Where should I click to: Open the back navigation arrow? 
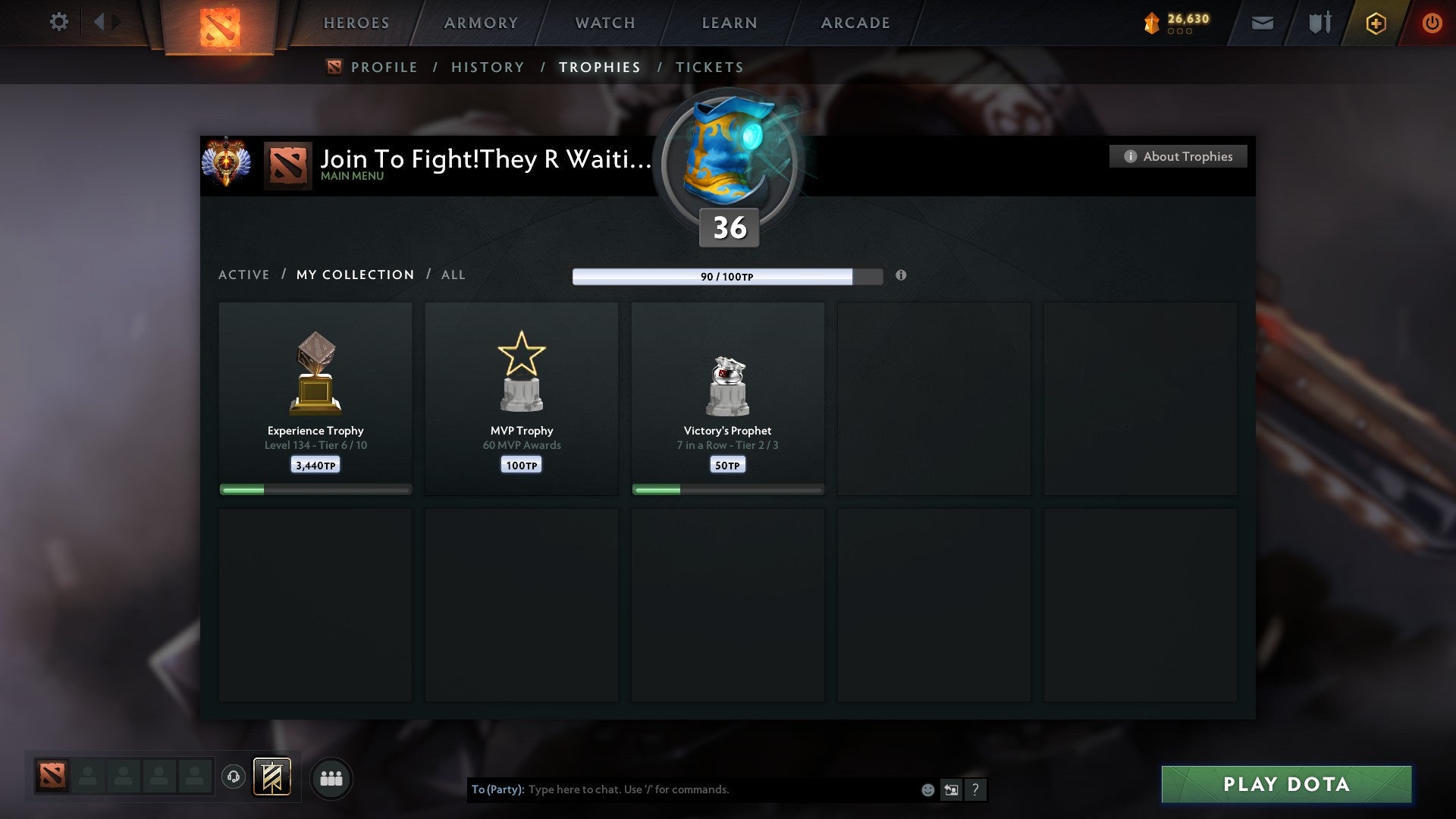click(99, 22)
